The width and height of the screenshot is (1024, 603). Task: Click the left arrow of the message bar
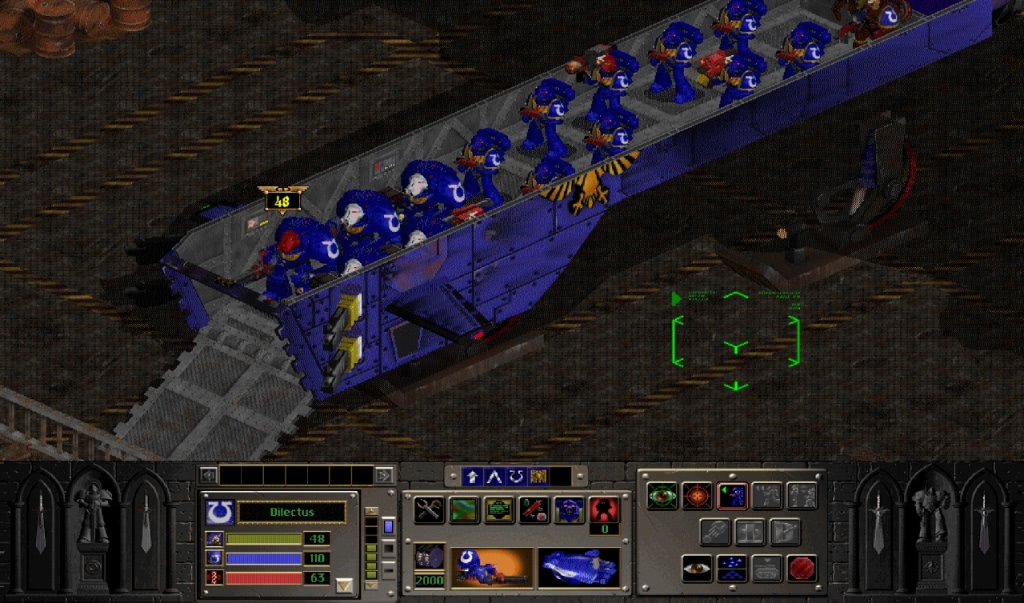[x=208, y=475]
